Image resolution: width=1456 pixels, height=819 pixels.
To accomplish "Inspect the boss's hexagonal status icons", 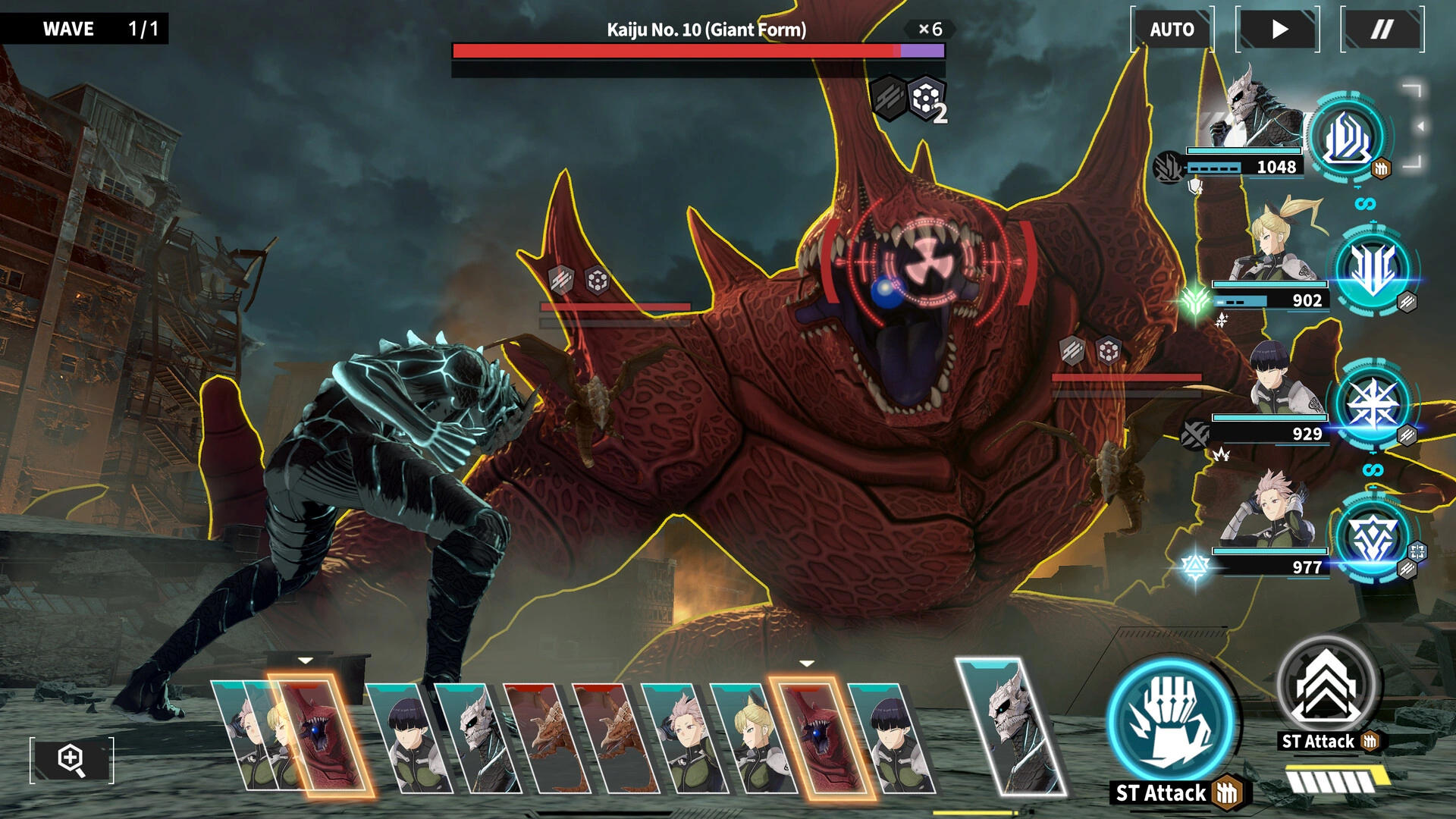I will (x=908, y=99).
